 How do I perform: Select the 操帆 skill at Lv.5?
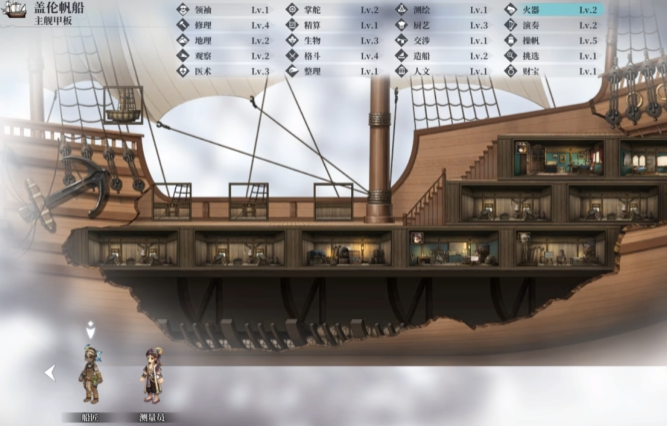tap(561, 41)
